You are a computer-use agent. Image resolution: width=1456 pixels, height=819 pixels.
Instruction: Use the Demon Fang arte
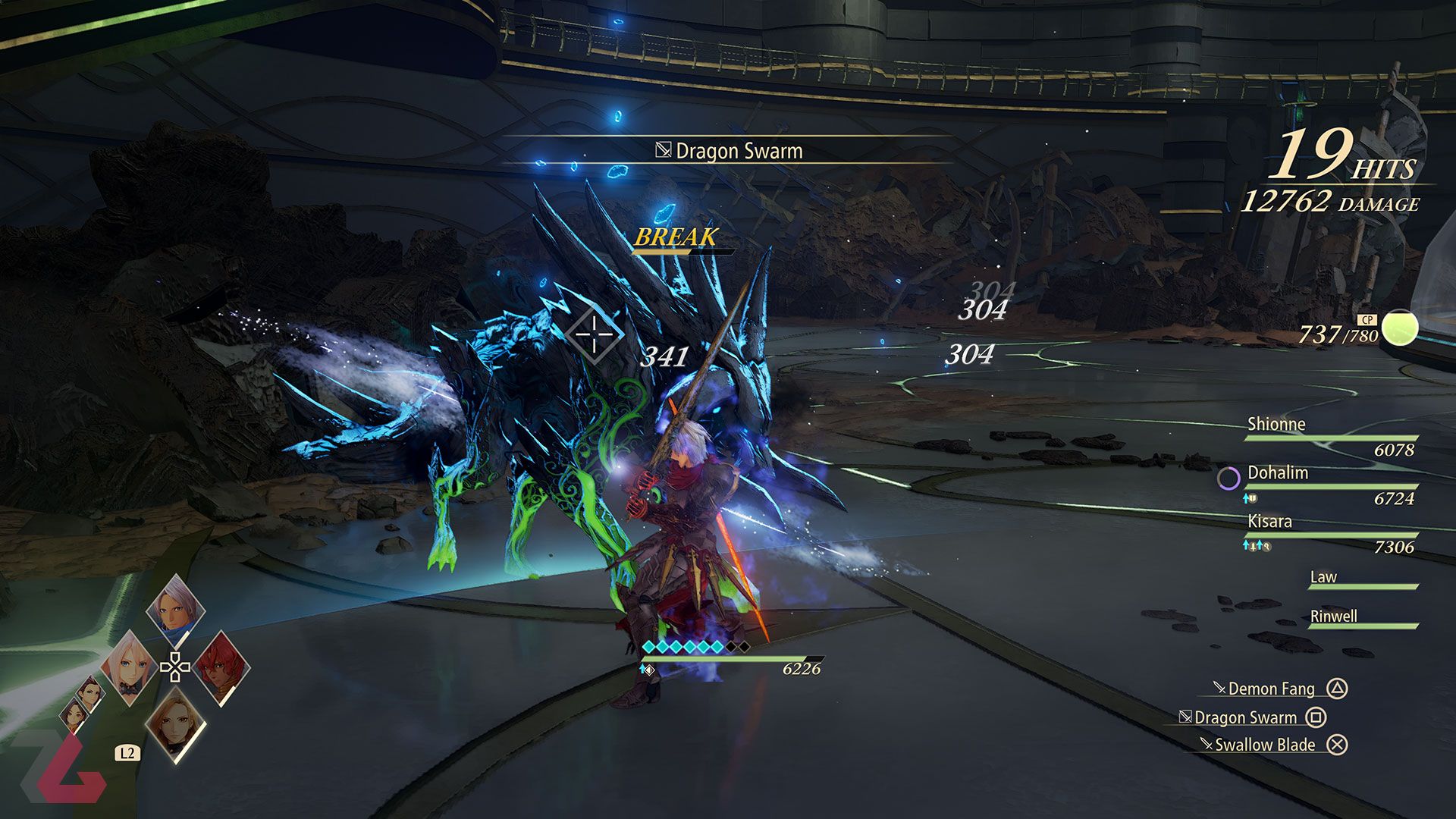click(1271, 689)
